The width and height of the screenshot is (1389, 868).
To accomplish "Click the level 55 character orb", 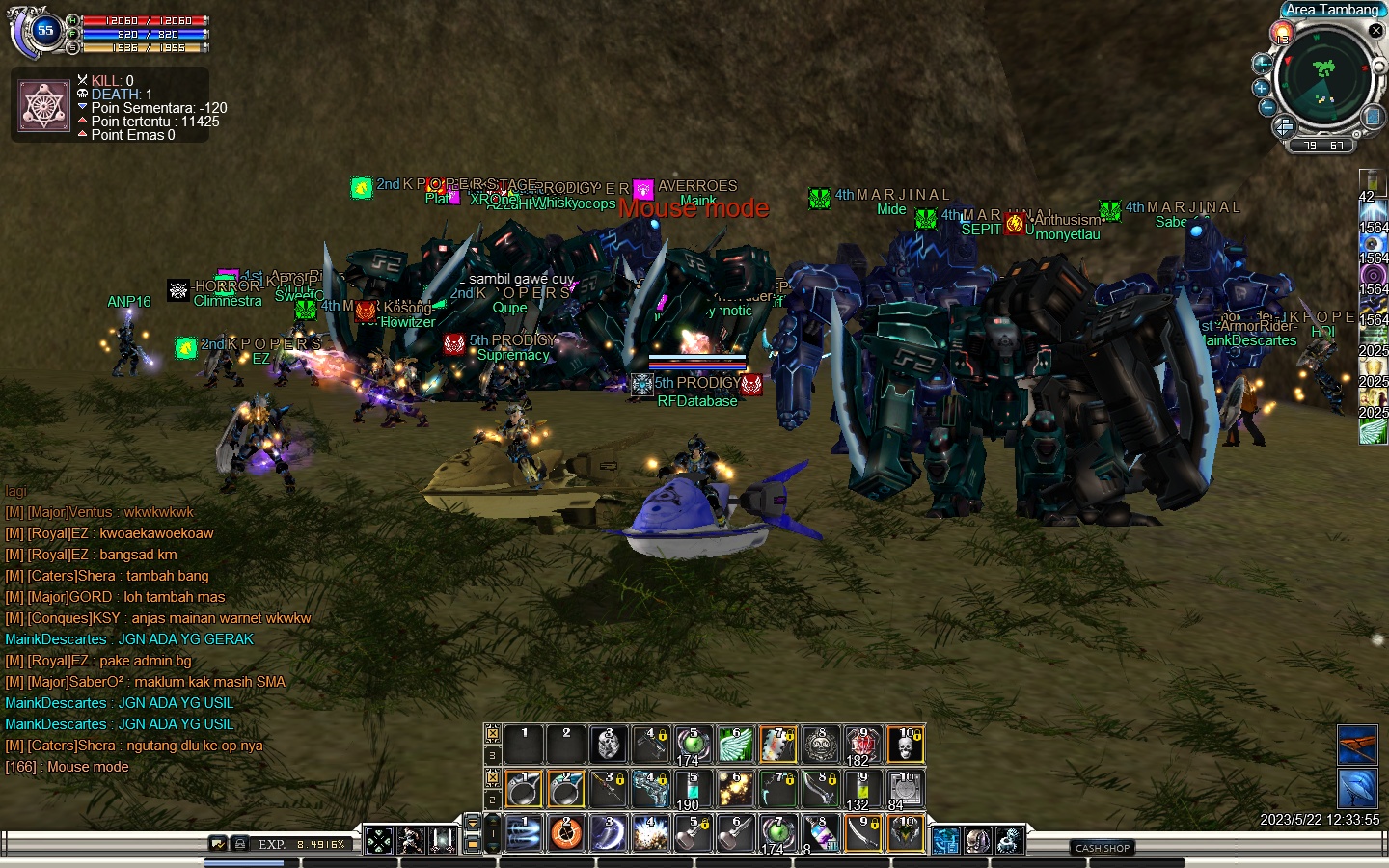I will coord(44,31).
